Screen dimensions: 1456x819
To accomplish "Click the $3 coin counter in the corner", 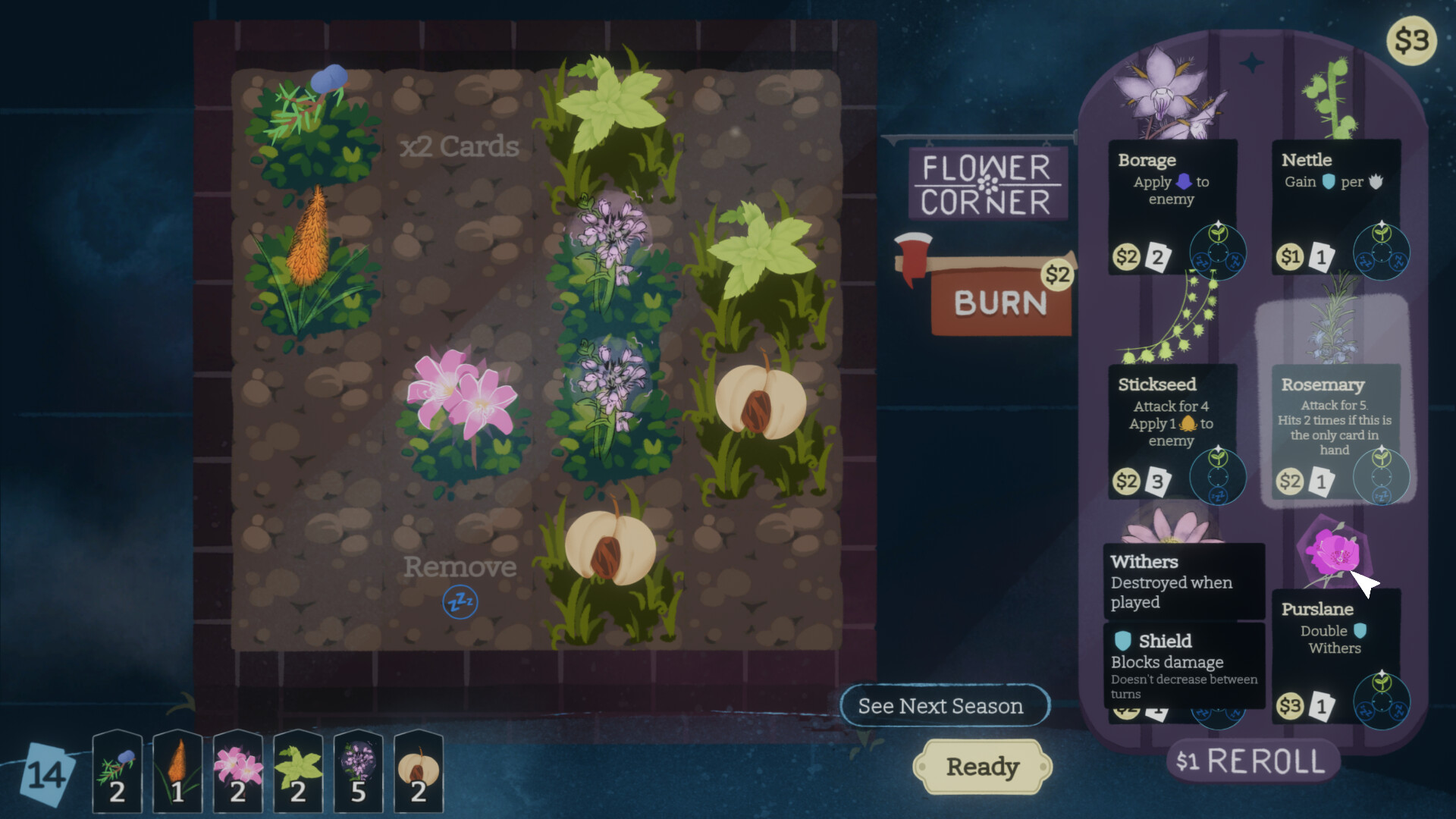I will 1412,42.
